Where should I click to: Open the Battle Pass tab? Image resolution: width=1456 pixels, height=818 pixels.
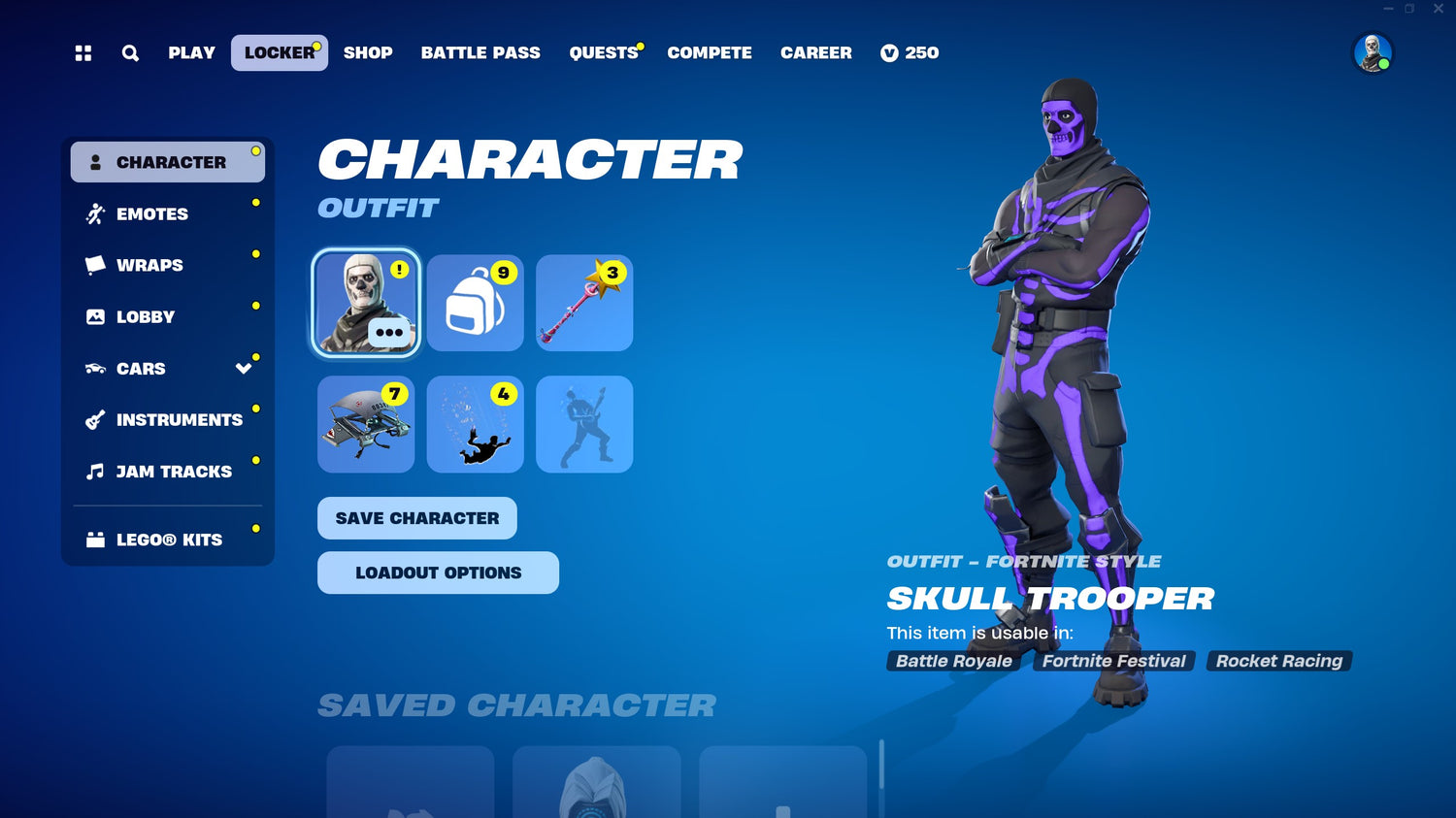click(480, 53)
